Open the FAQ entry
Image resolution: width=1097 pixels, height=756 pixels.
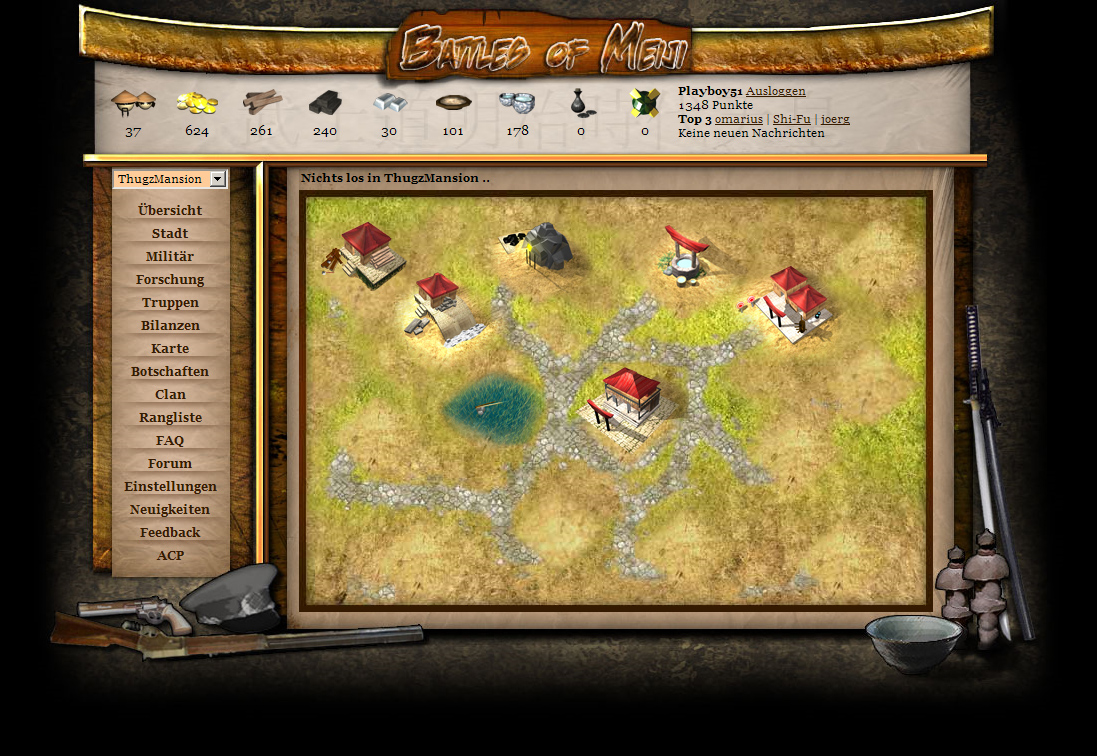[170, 441]
